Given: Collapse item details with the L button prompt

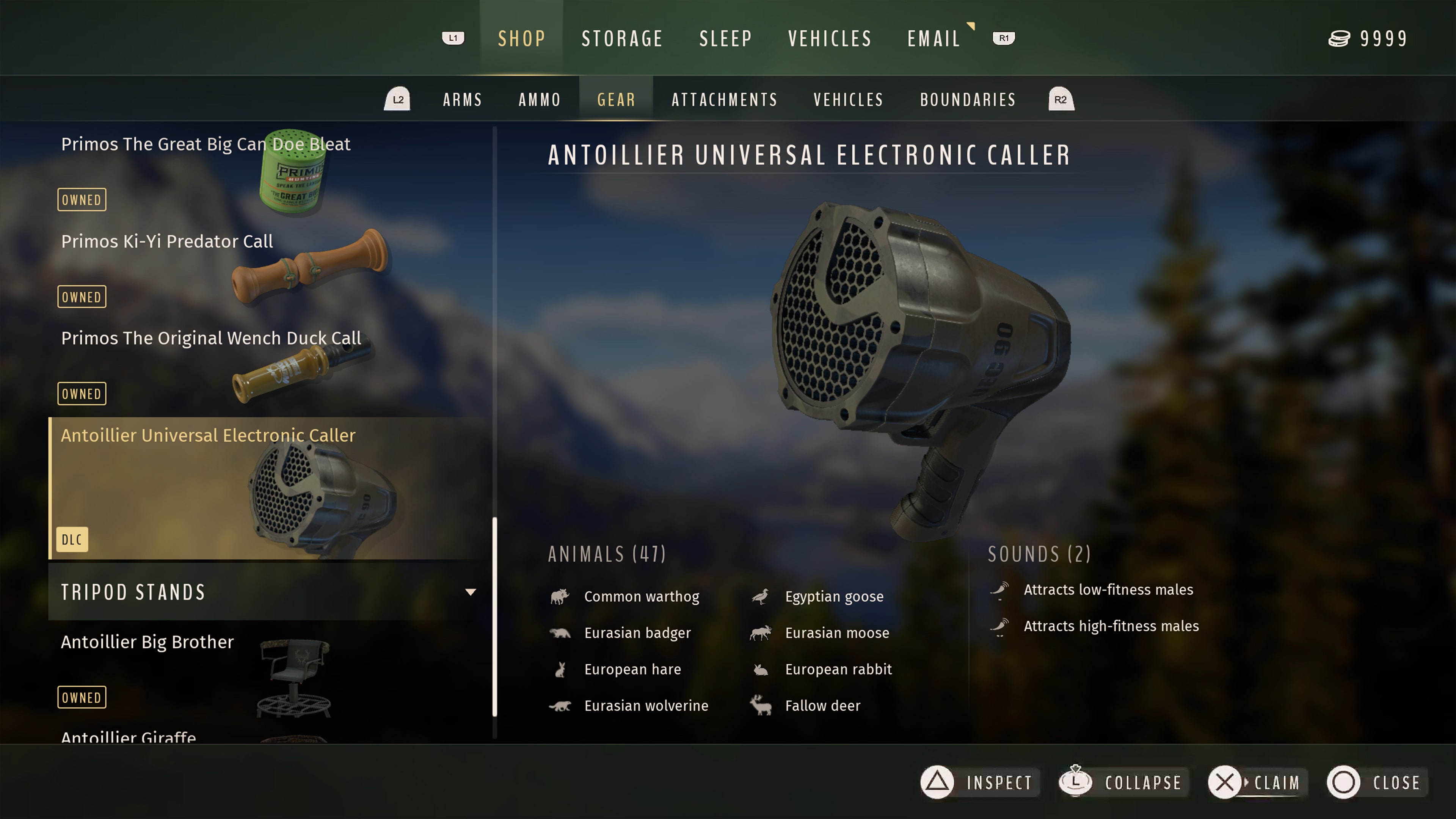Looking at the screenshot, I should point(1122,782).
